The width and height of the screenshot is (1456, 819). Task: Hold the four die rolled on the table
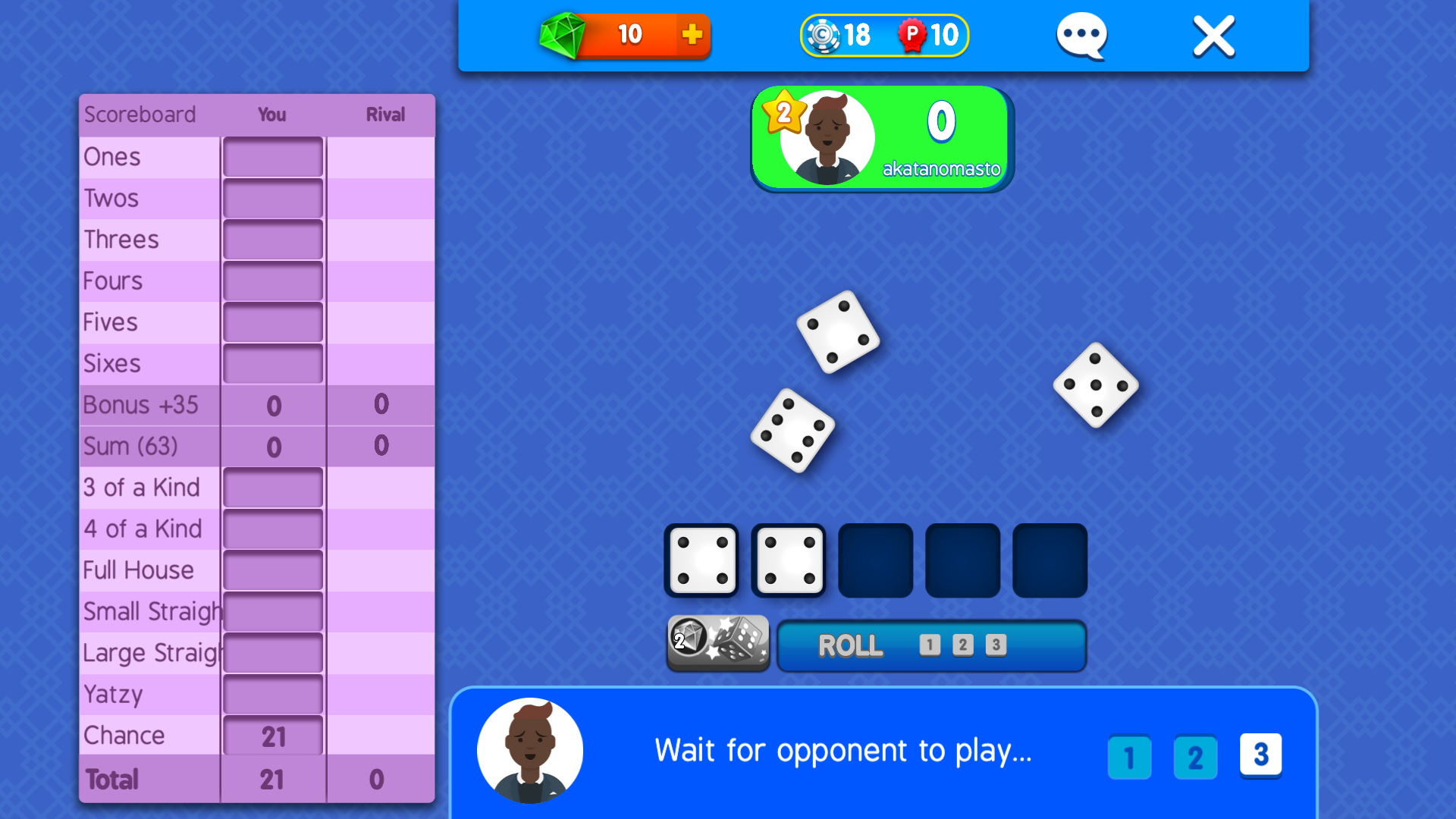pos(838,334)
